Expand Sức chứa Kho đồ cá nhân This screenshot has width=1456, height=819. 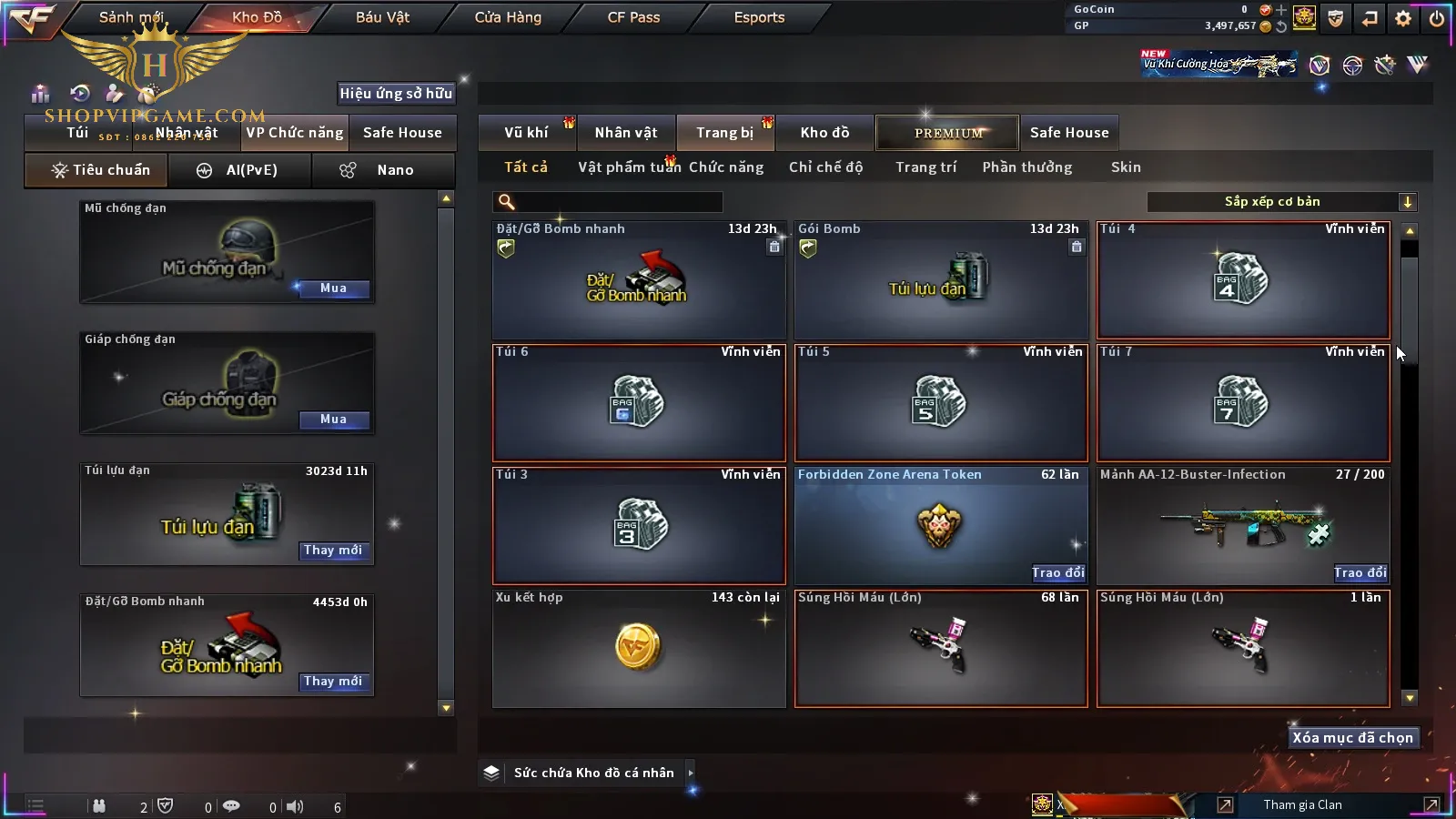click(x=690, y=773)
